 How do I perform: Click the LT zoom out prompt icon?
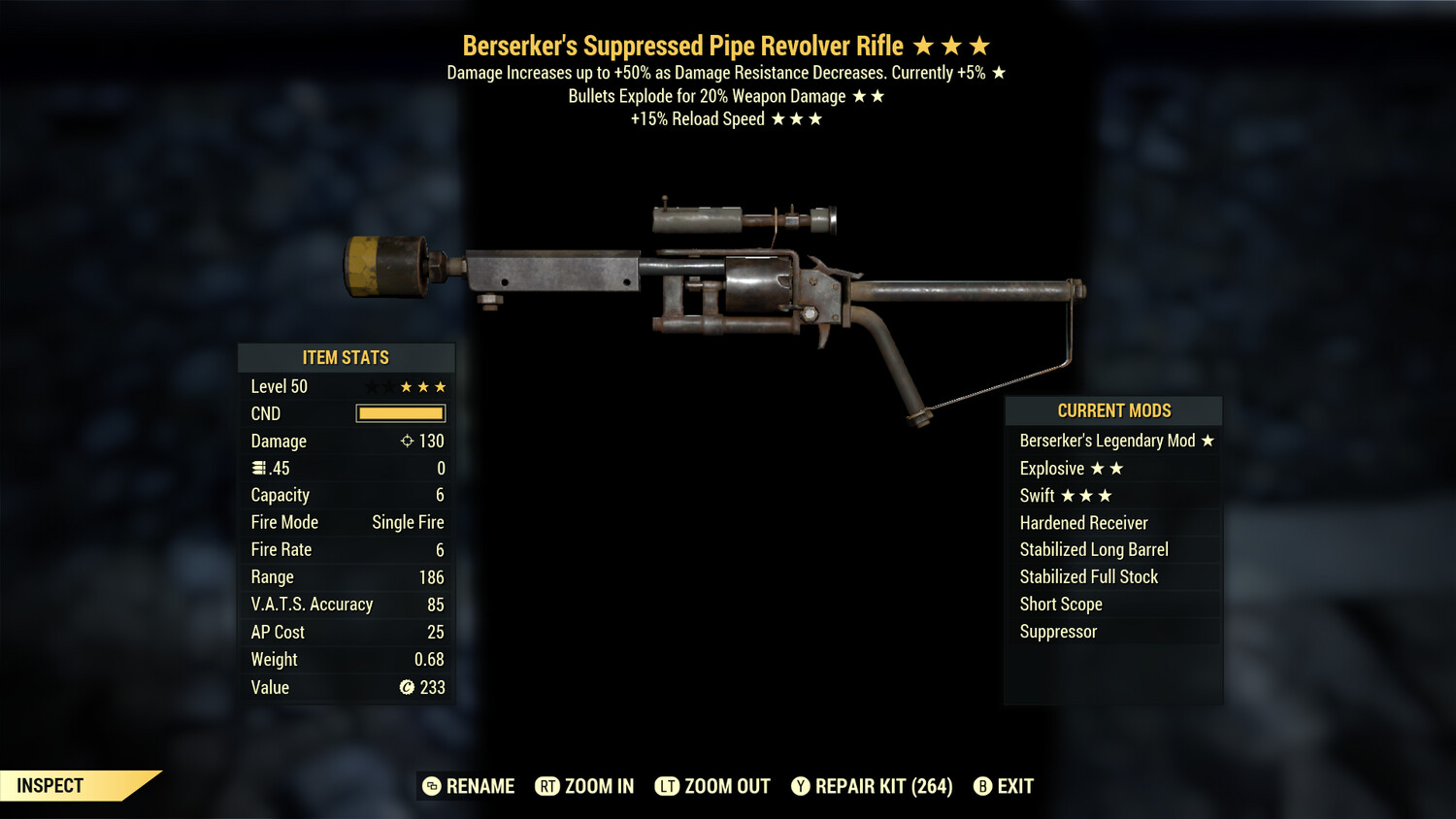(x=668, y=787)
